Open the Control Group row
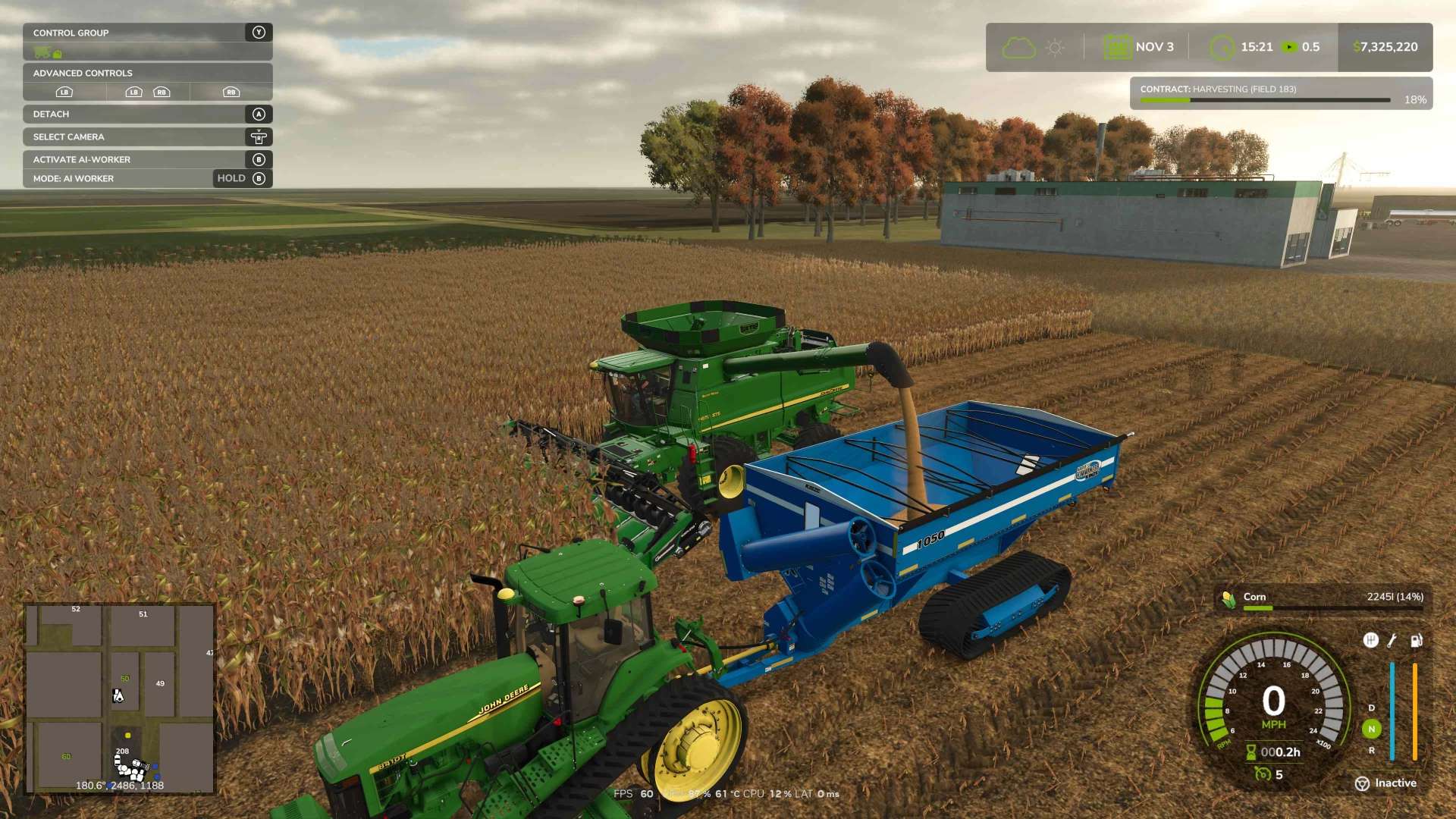 pos(147,33)
